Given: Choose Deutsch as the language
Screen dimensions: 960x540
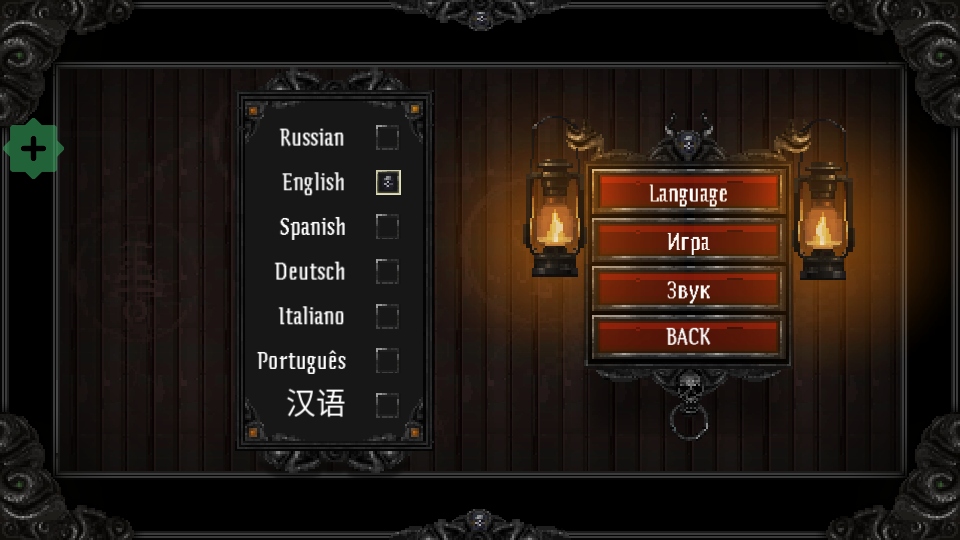Looking at the screenshot, I should (x=387, y=271).
